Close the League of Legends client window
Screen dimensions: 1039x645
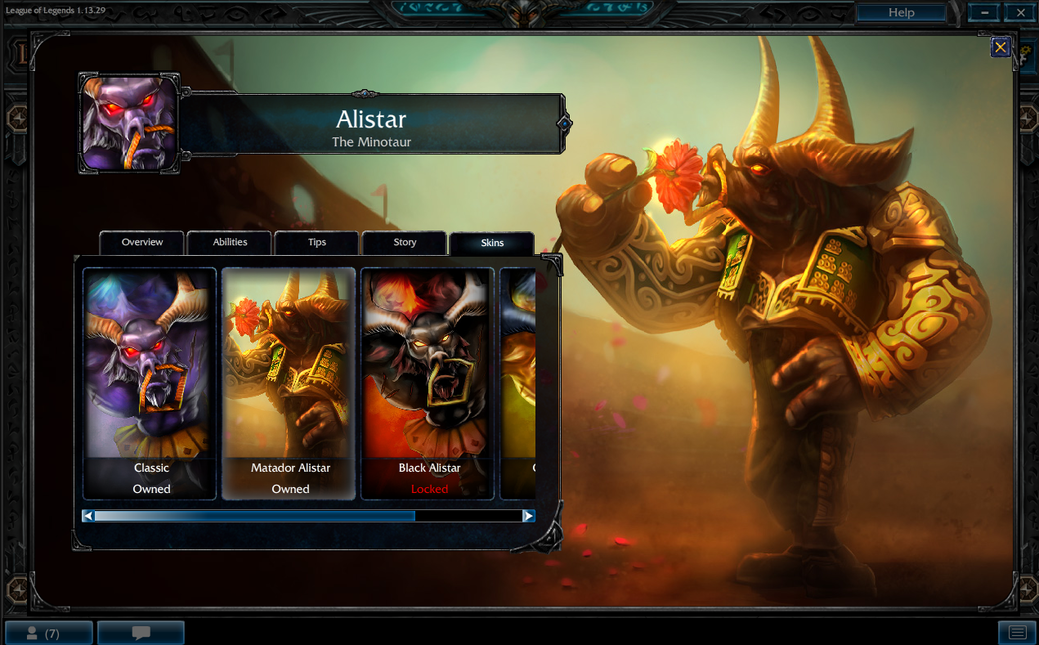[x=1020, y=13]
